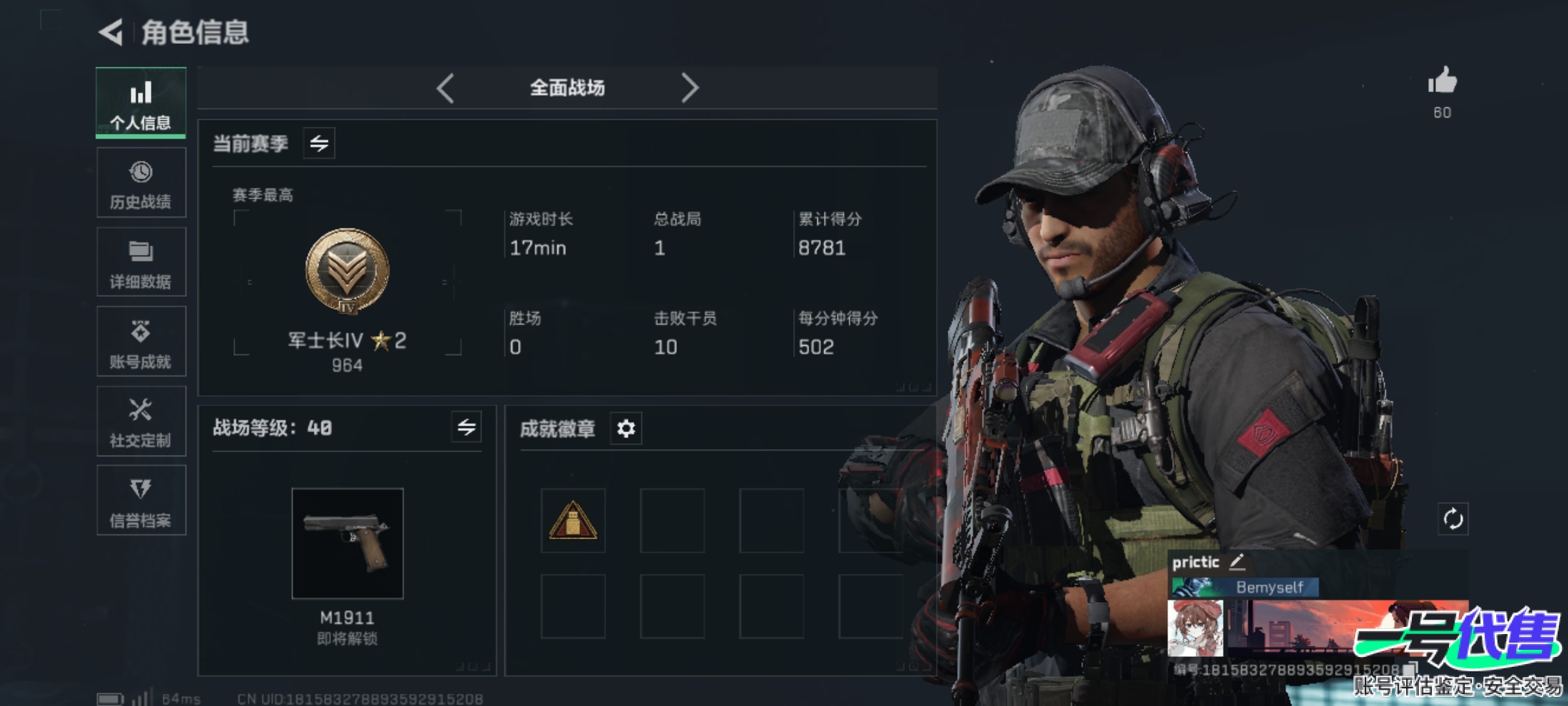The image size is (1568, 706).
Task: Click the 军士长IV rank medal
Action: (347, 271)
